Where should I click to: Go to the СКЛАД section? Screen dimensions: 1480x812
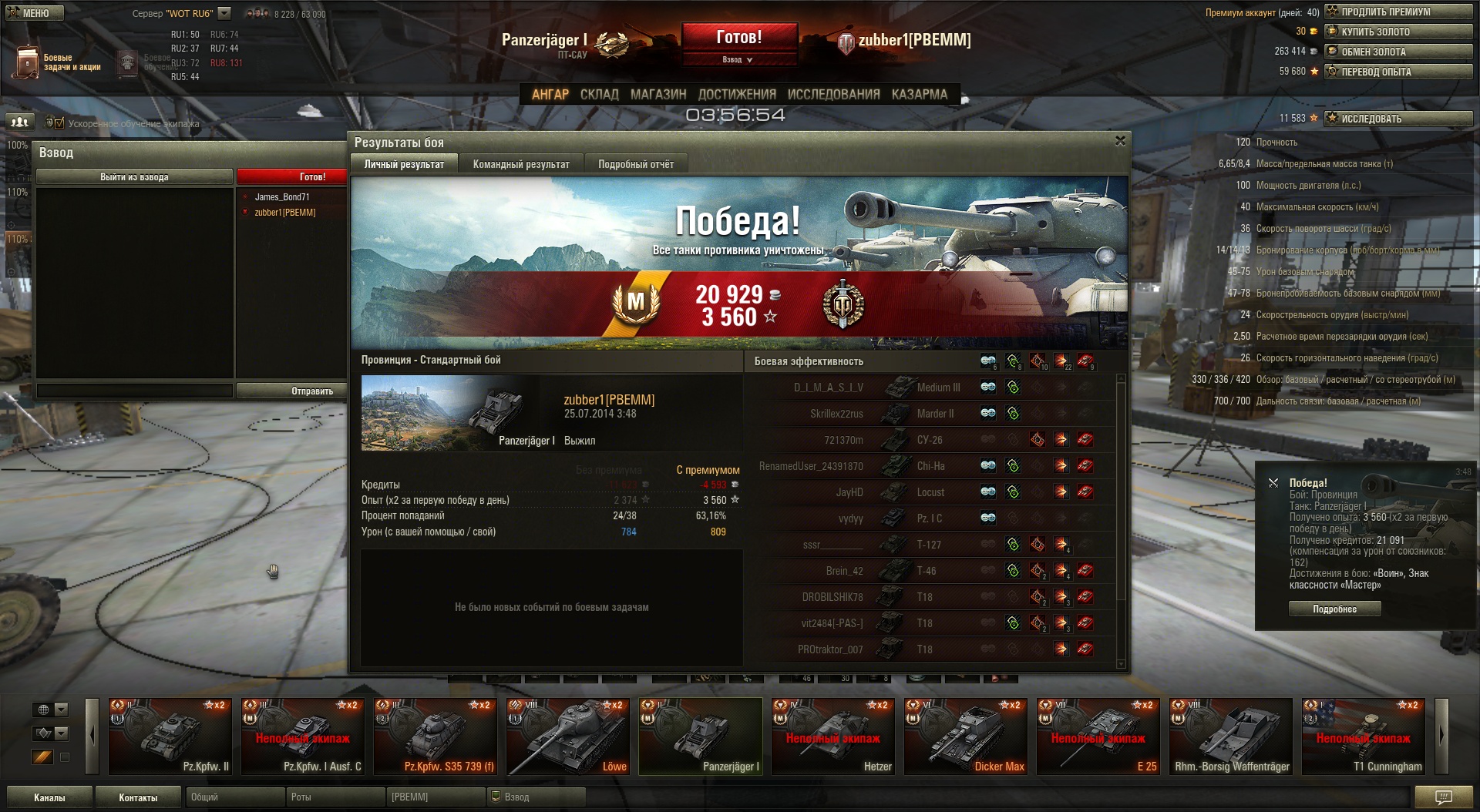599,94
